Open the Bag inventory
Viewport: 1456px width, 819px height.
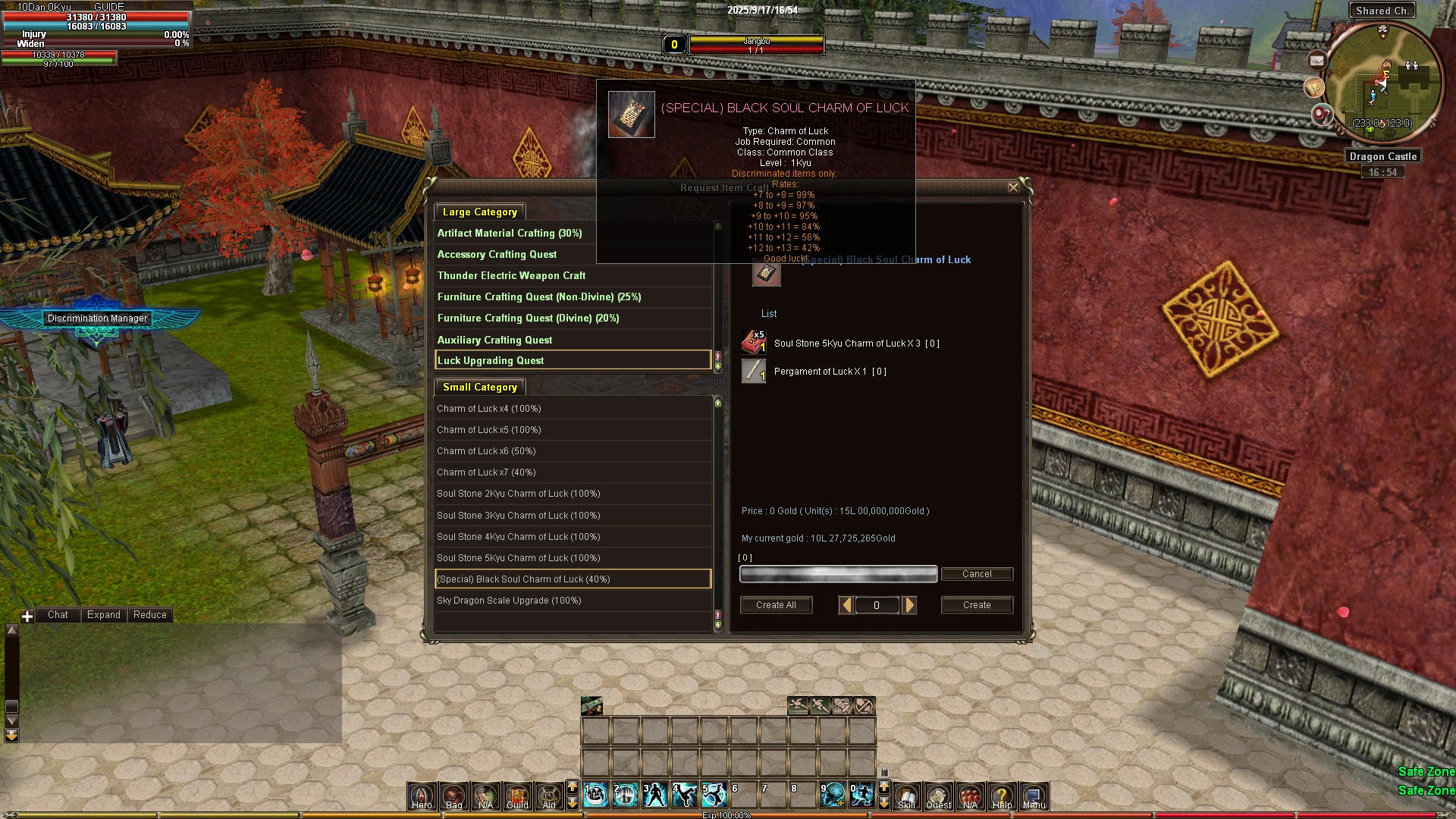453,796
